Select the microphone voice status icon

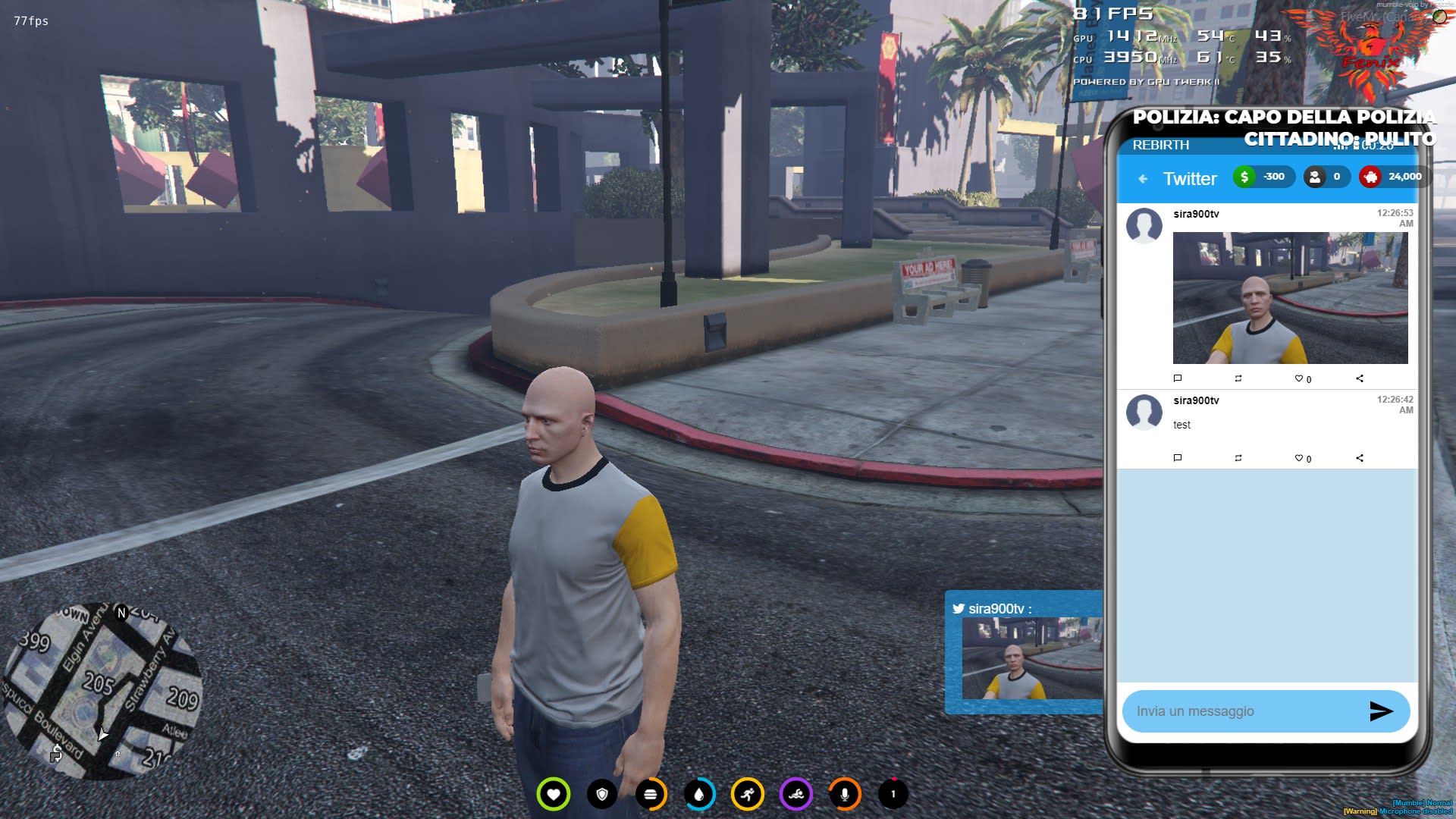click(844, 794)
